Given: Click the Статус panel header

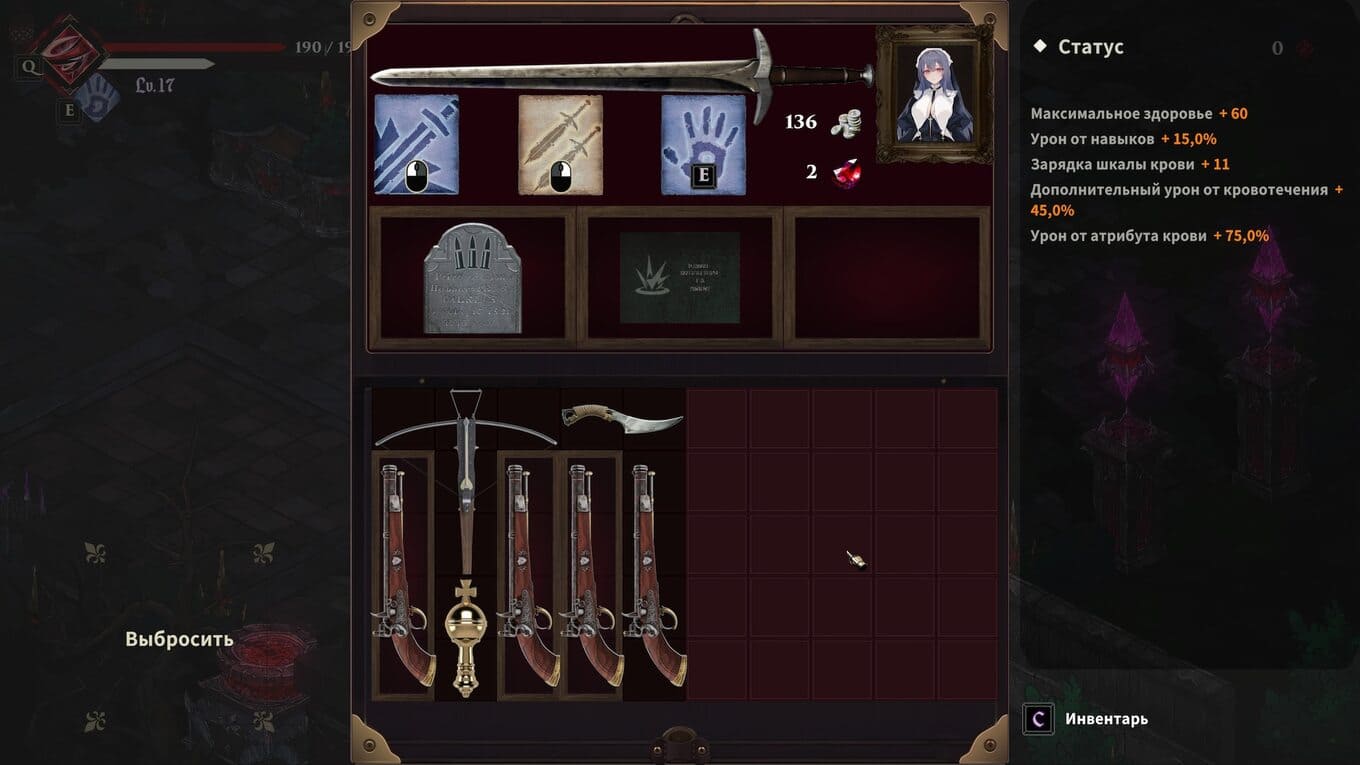Looking at the screenshot, I should [1090, 47].
